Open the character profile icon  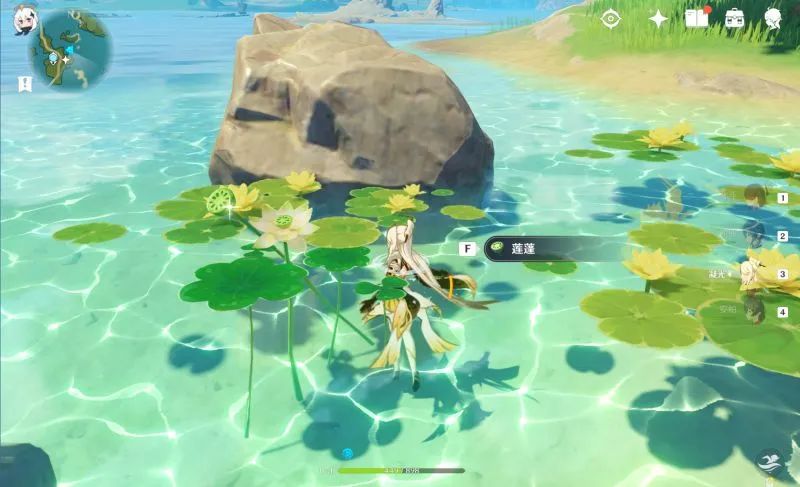click(x=773, y=18)
